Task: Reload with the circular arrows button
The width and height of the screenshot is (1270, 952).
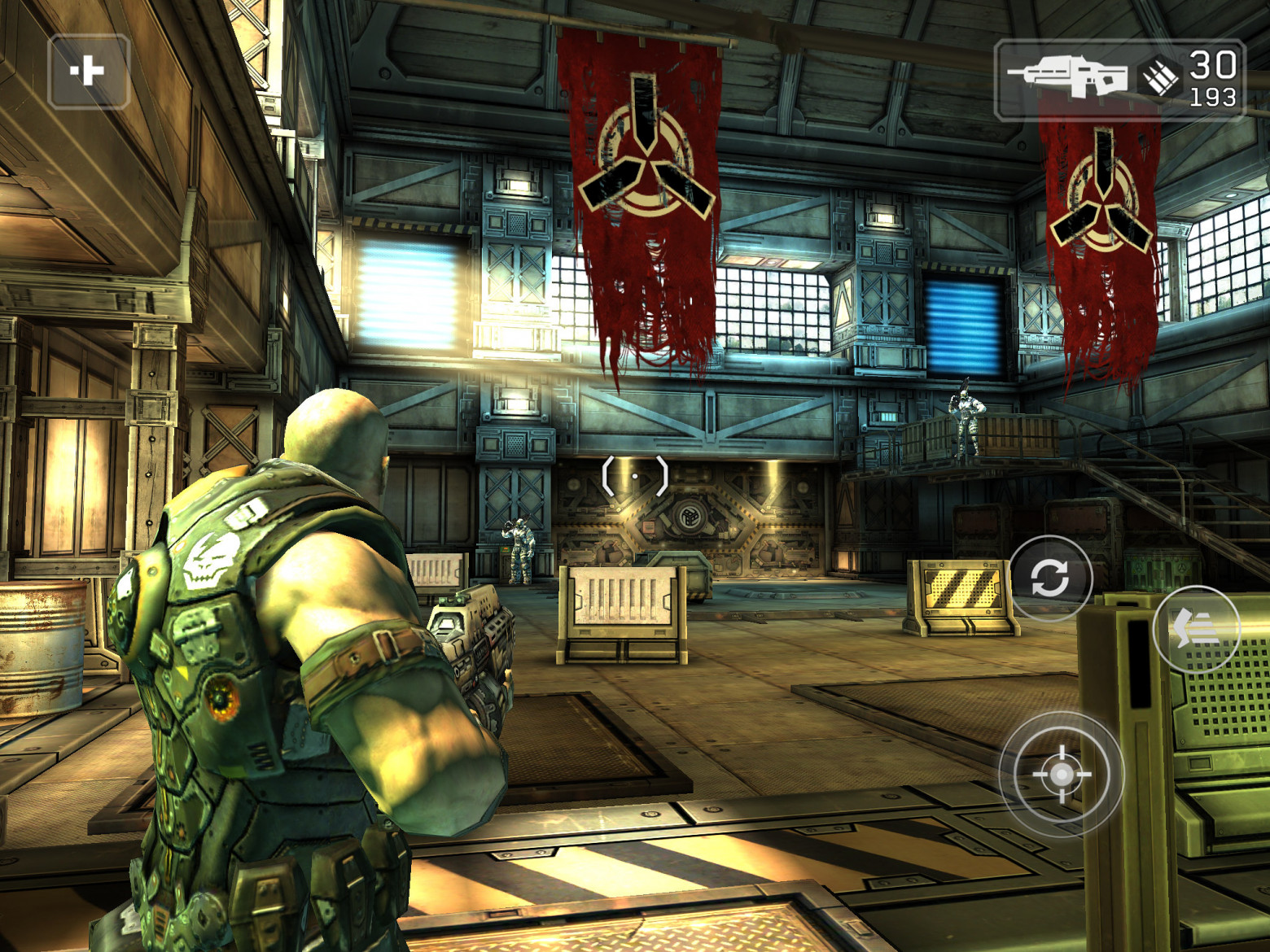Action: tap(1050, 578)
